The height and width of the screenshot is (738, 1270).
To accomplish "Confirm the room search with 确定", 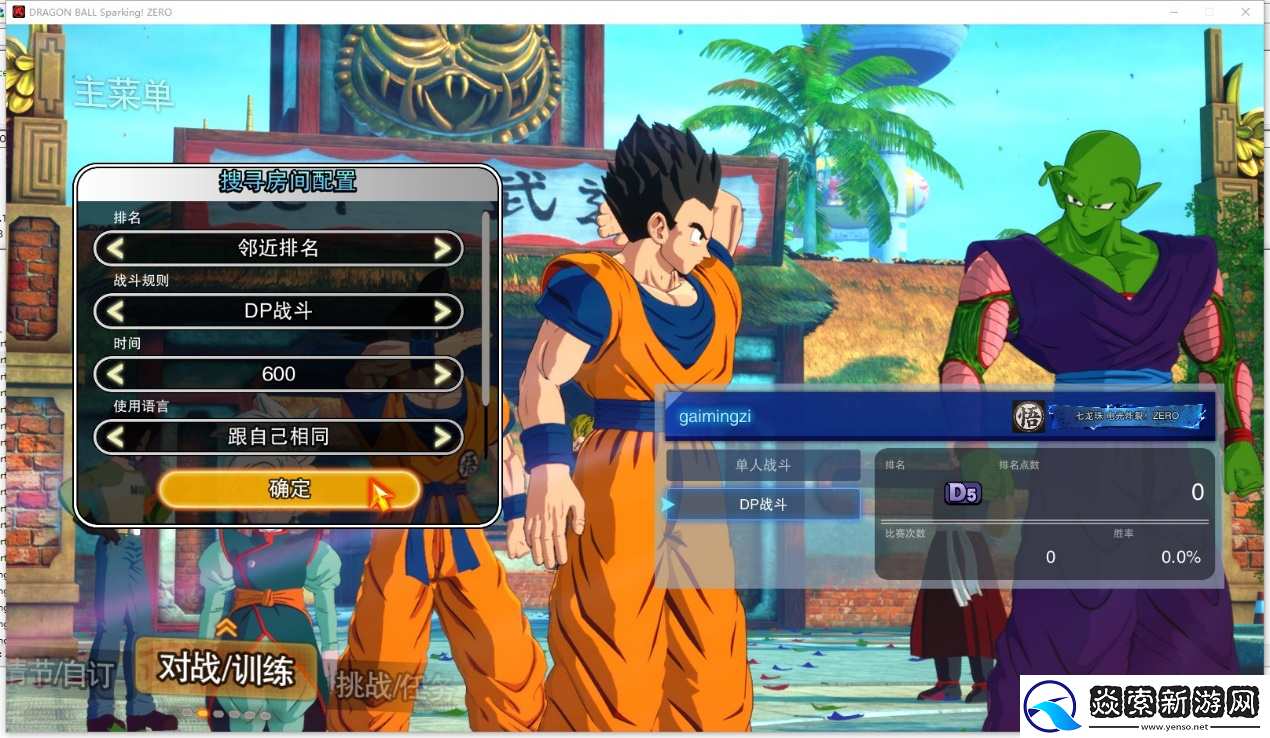I will [x=289, y=489].
